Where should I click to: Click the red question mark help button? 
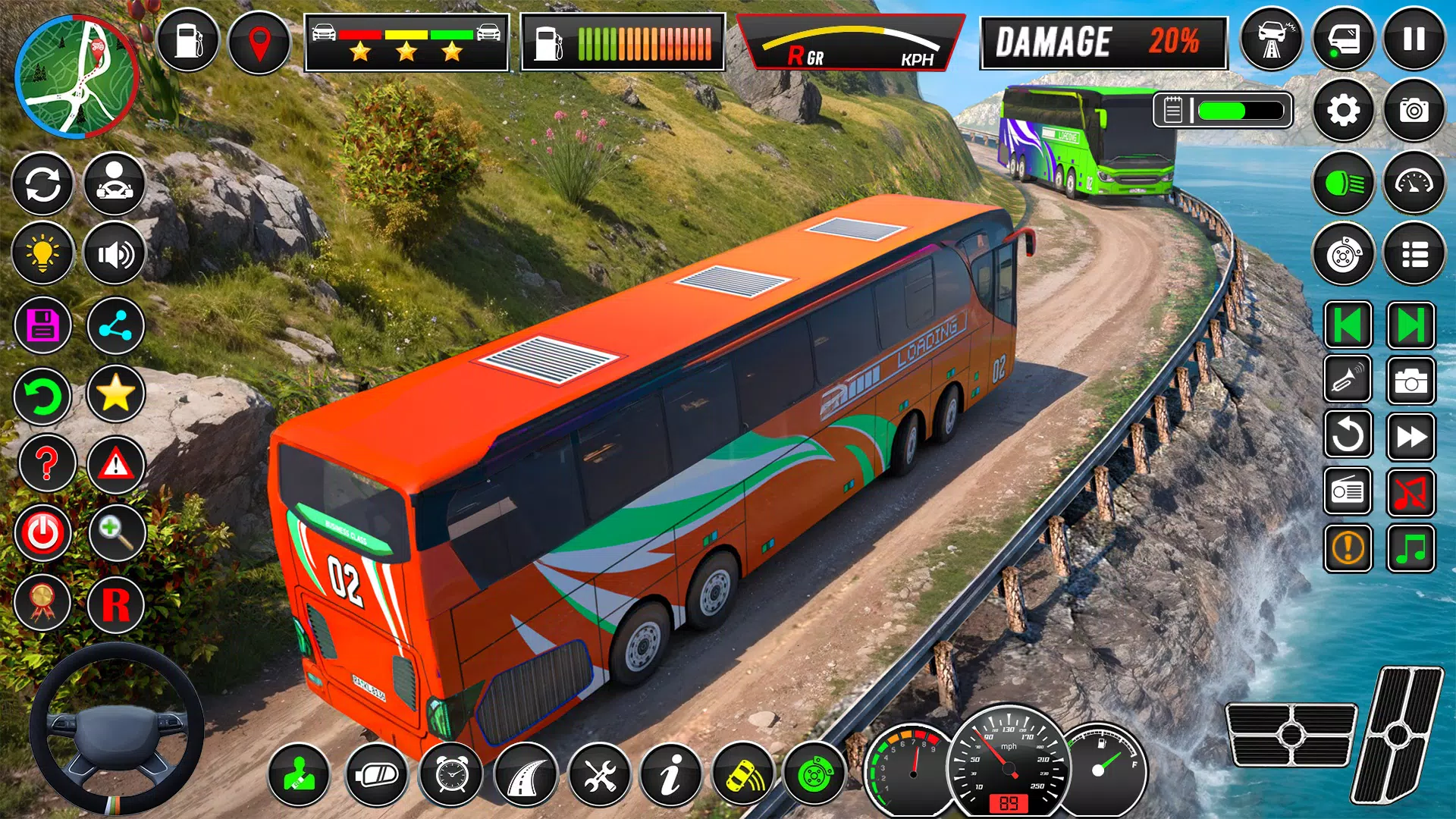coord(46,463)
